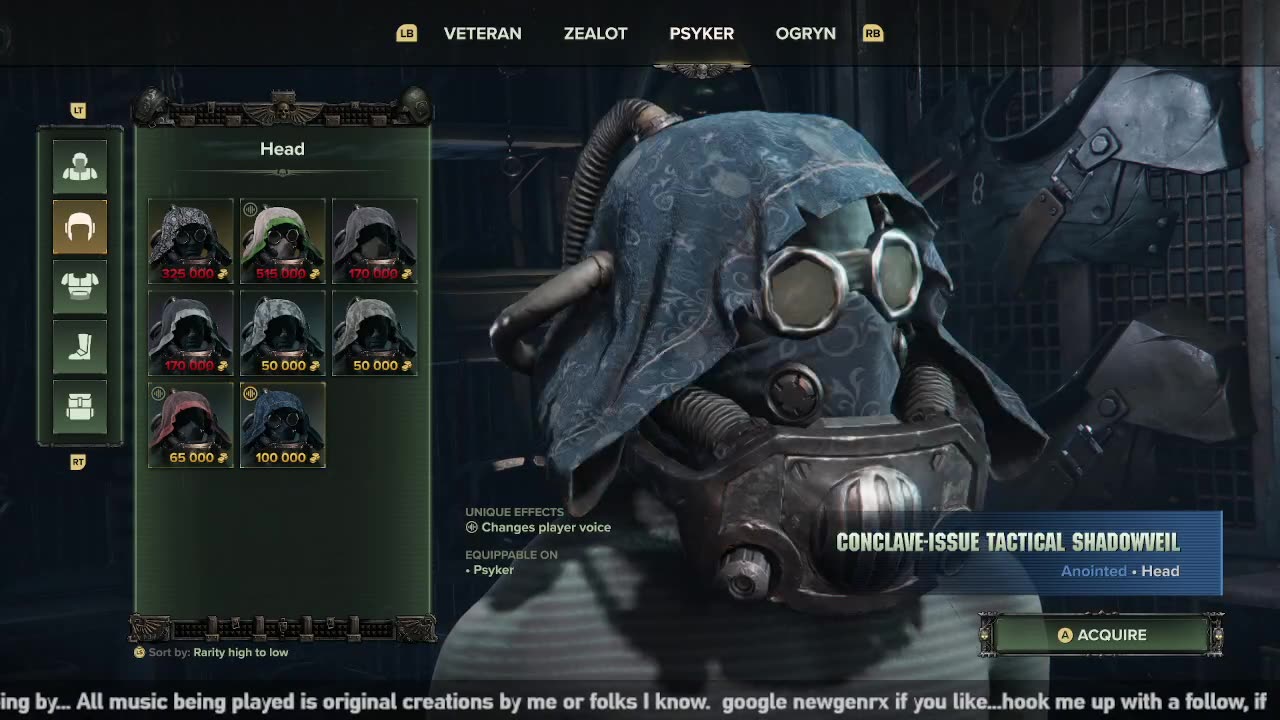This screenshot has width=1280, height=720.
Task: Open the backpack accessory category
Action: (x=80, y=407)
